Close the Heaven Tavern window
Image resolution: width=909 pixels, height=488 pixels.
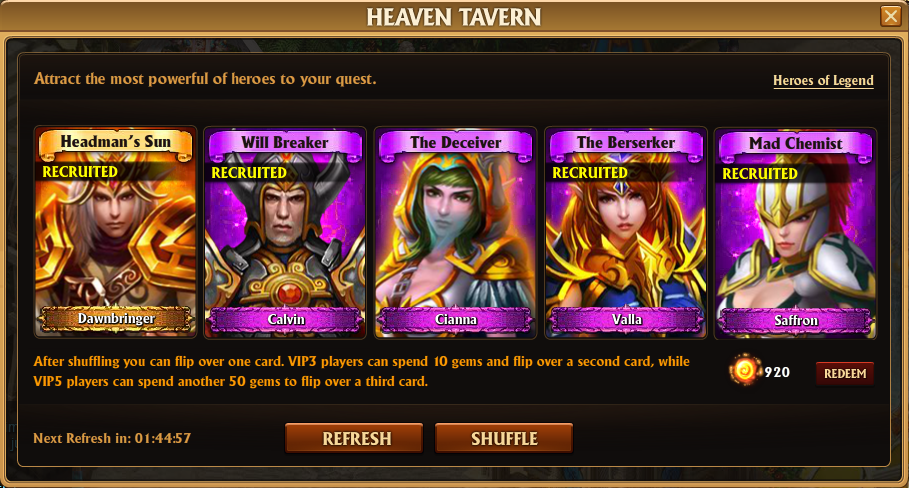point(889,16)
